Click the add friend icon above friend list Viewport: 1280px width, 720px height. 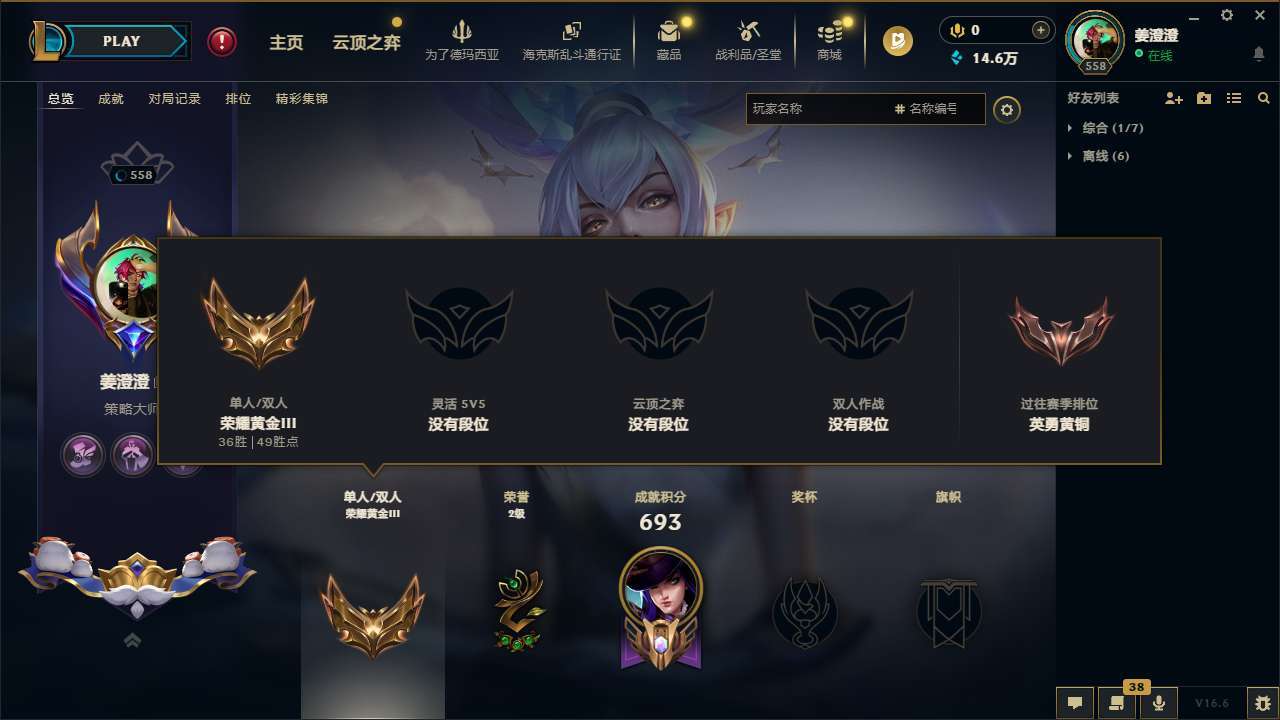pyautogui.click(x=1173, y=98)
